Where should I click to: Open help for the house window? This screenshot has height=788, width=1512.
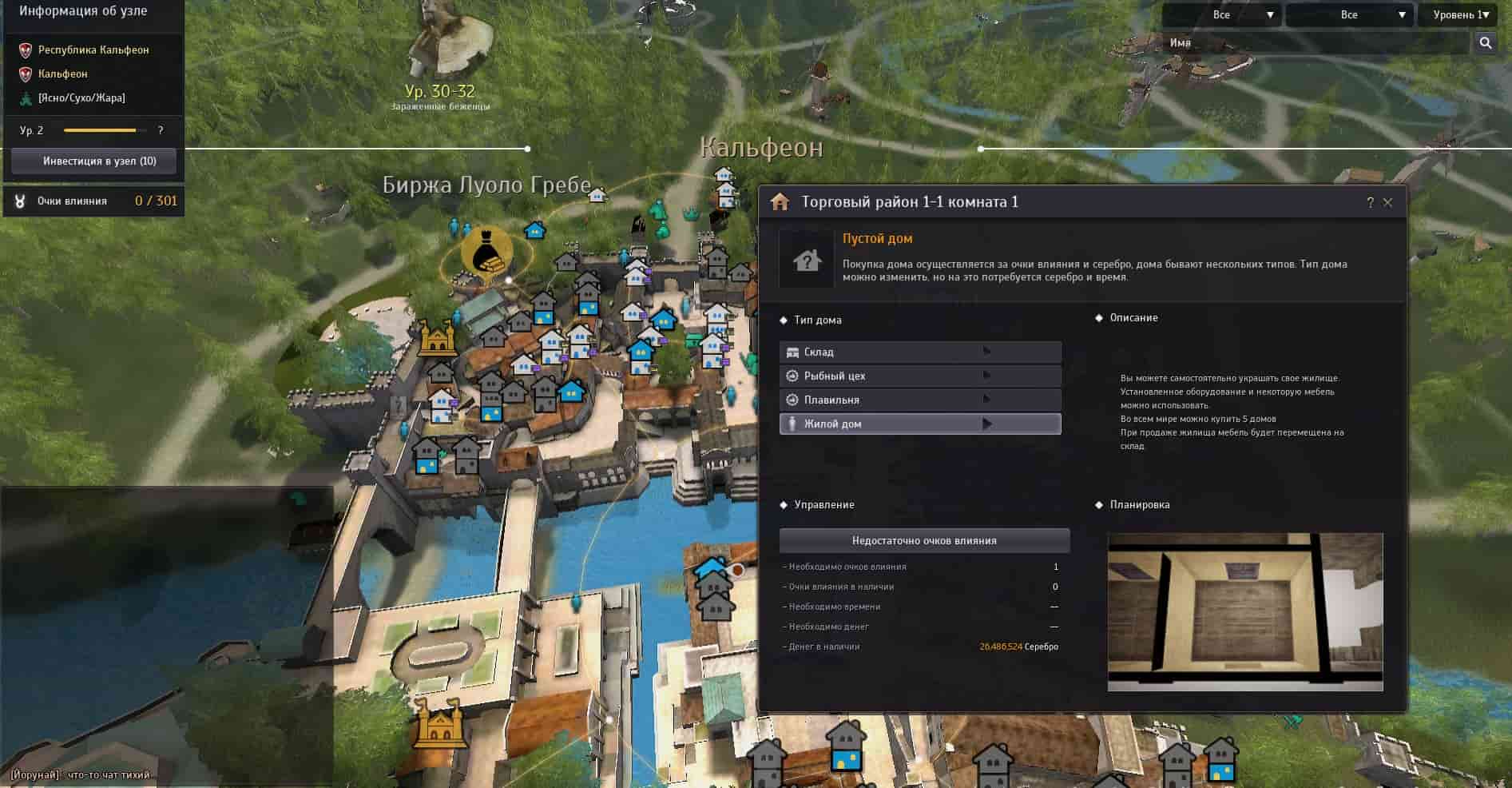1370,203
